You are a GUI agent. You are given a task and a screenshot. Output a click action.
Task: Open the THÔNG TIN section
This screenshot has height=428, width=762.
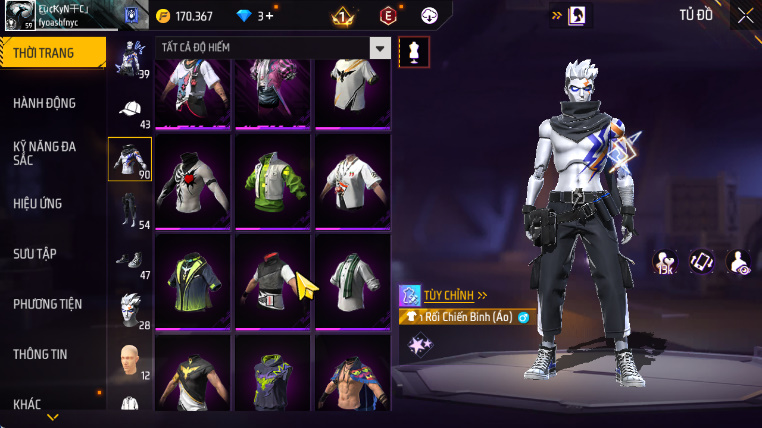(x=41, y=353)
